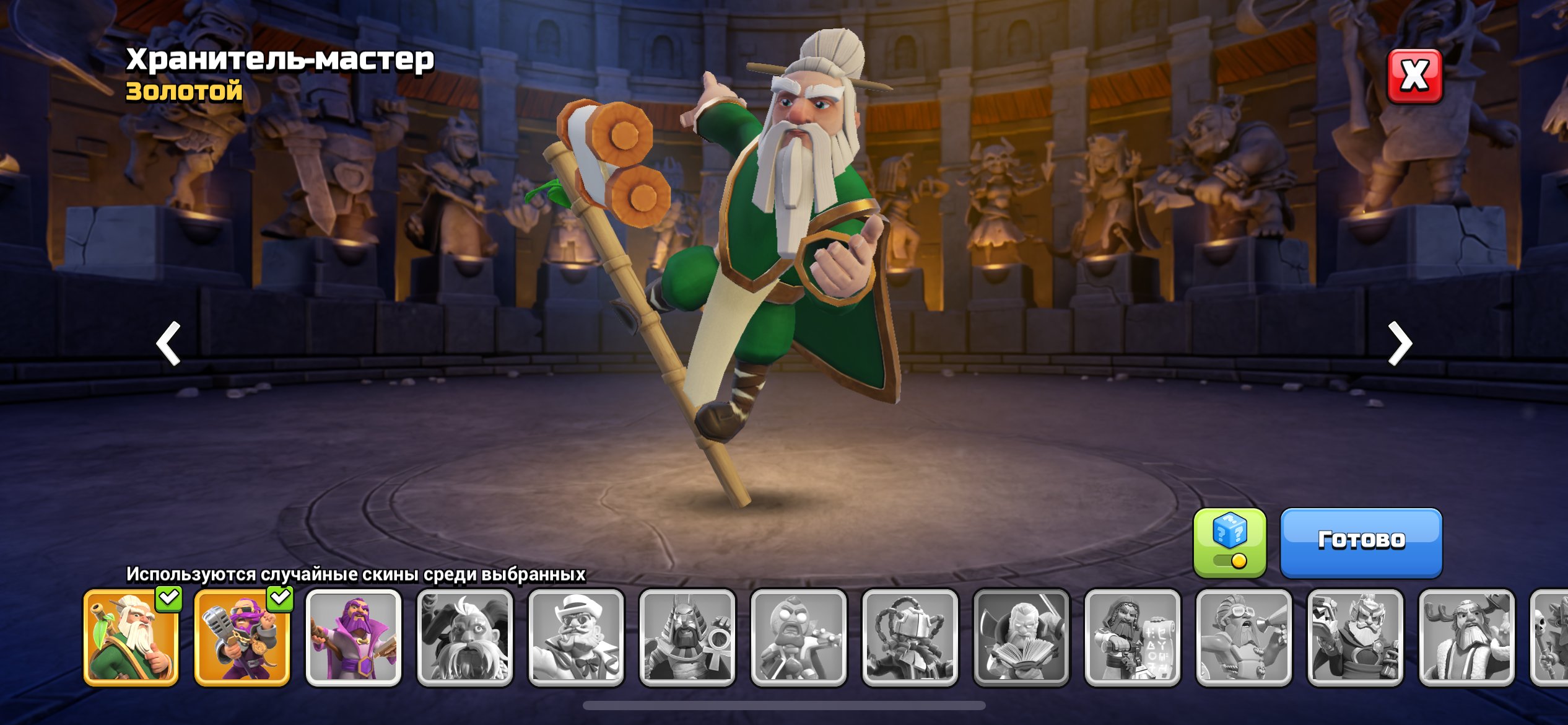Select the locked antlered fur-coat Warden skin
Image resolution: width=1568 pixels, height=725 pixels.
(x=1466, y=638)
